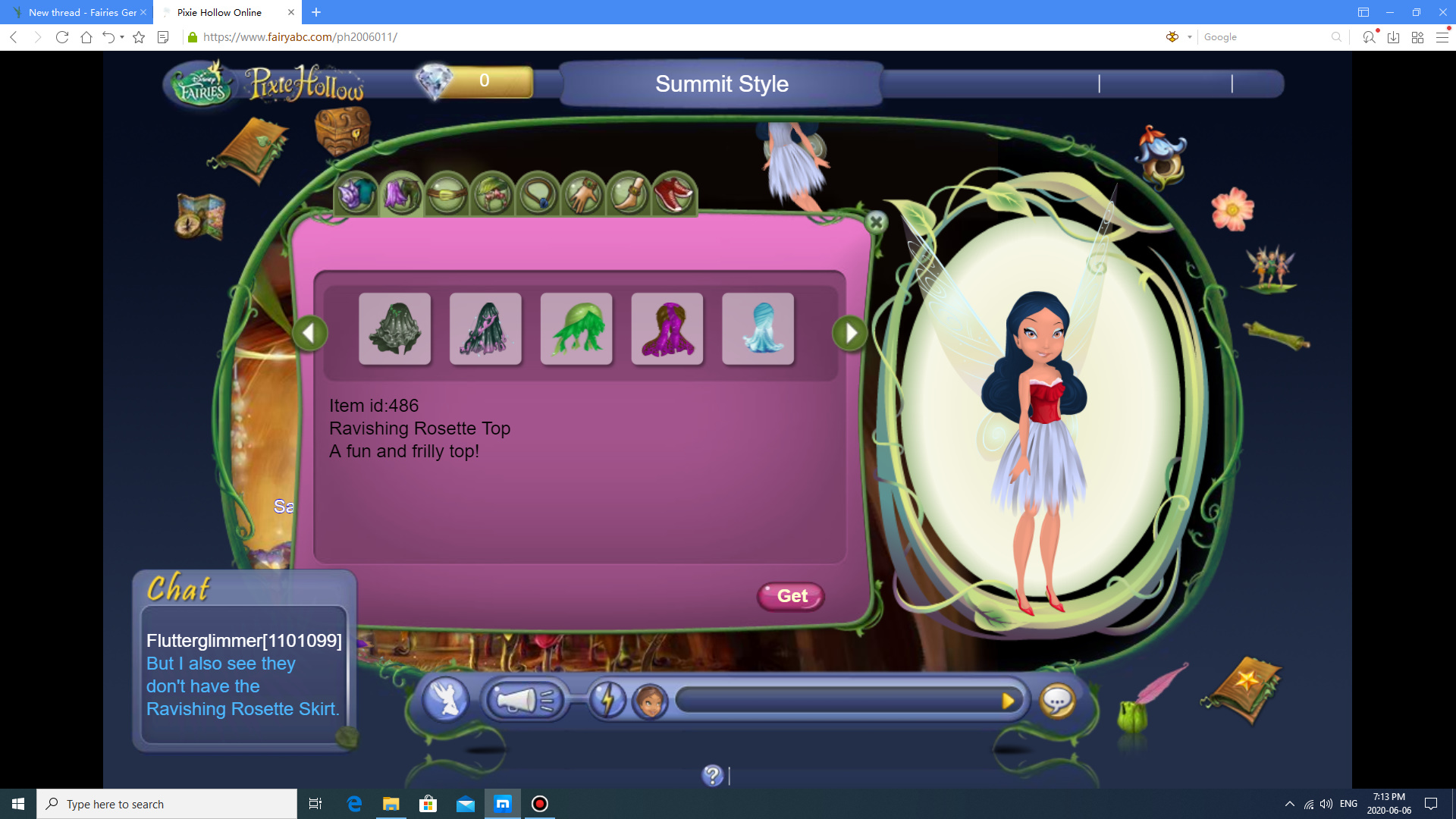Click the megaphone announcement button
The height and width of the screenshot is (819, 1456).
(x=525, y=700)
